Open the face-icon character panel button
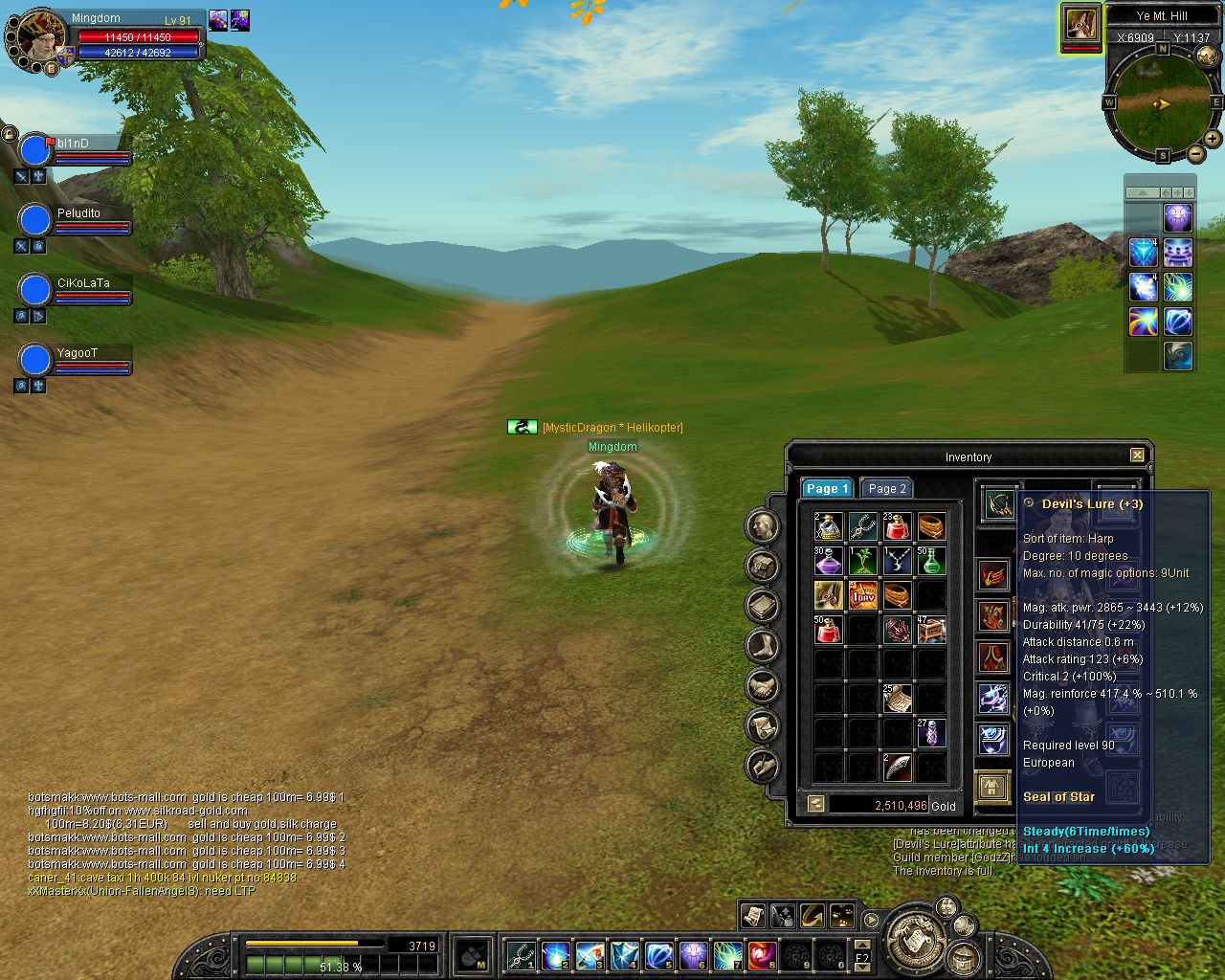Image resolution: width=1225 pixels, height=980 pixels. (762, 525)
